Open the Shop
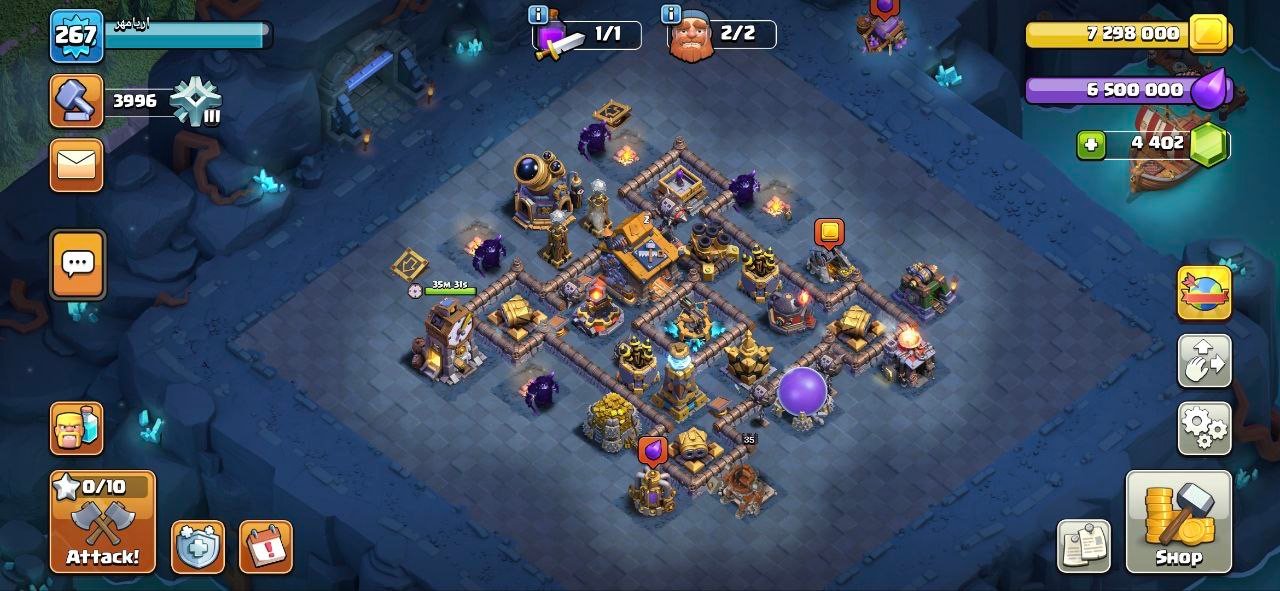Image resolution: width=1280 pixels, height=591 pixels. pos(1178,522)
